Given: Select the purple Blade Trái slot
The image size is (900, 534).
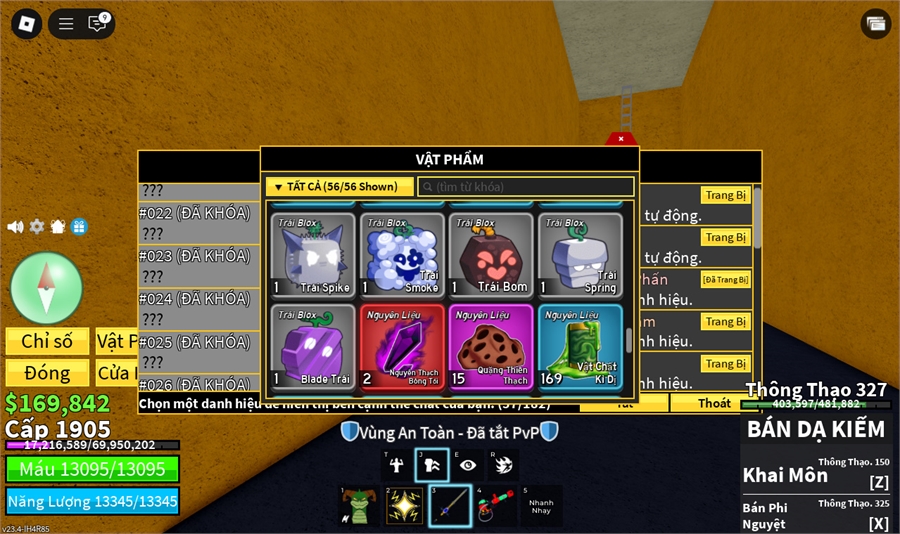Looking at the screenshot, I should point(313,346).
